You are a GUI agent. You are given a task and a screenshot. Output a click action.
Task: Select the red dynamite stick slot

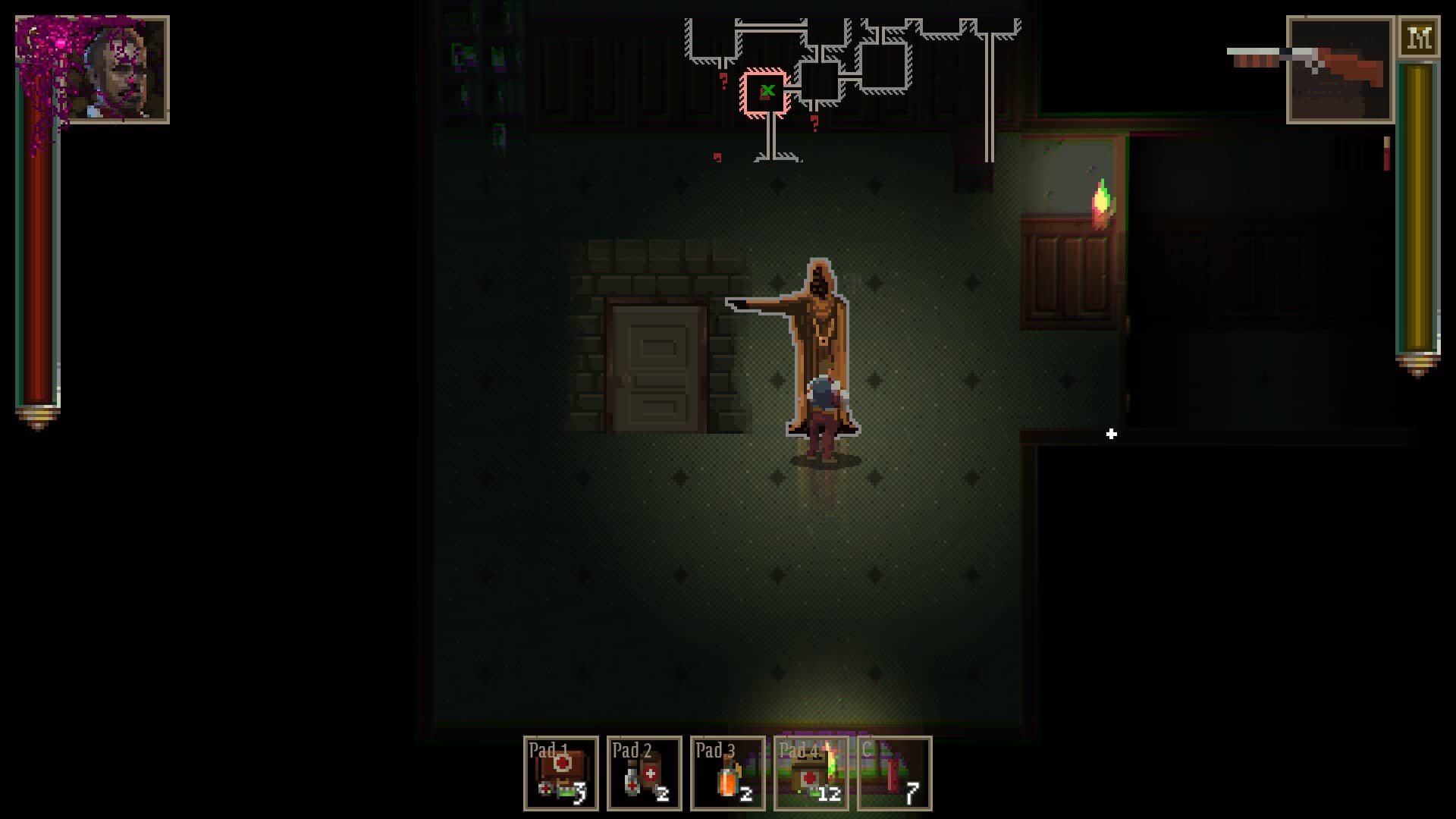coord(895,773)
